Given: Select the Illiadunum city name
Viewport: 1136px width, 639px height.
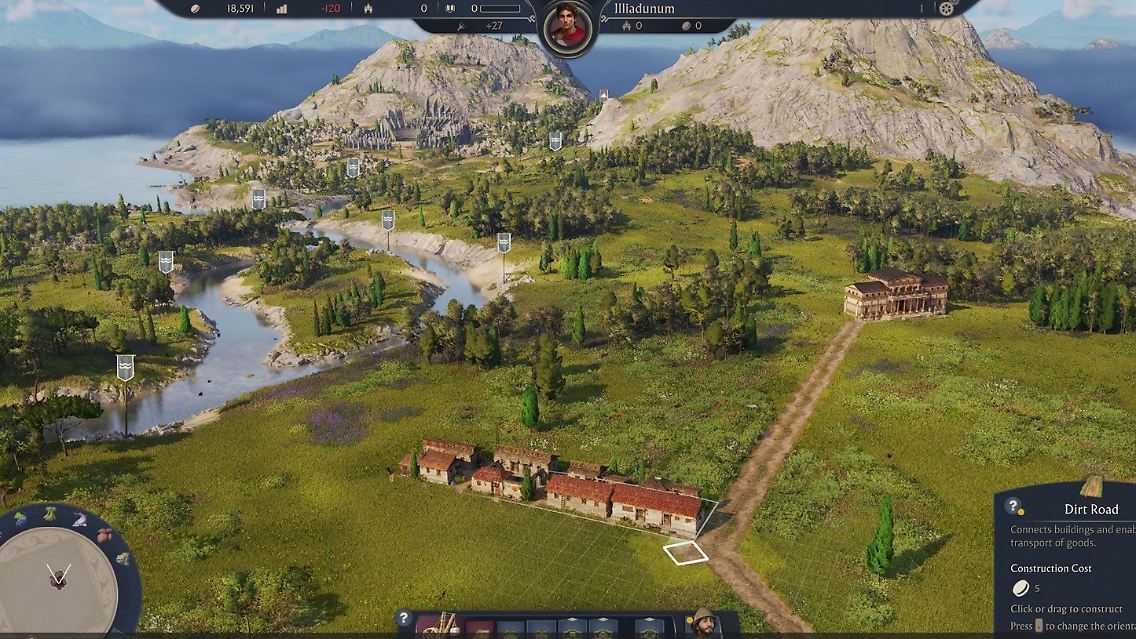Looking at the screenshot, I should [x=644, y=9].
